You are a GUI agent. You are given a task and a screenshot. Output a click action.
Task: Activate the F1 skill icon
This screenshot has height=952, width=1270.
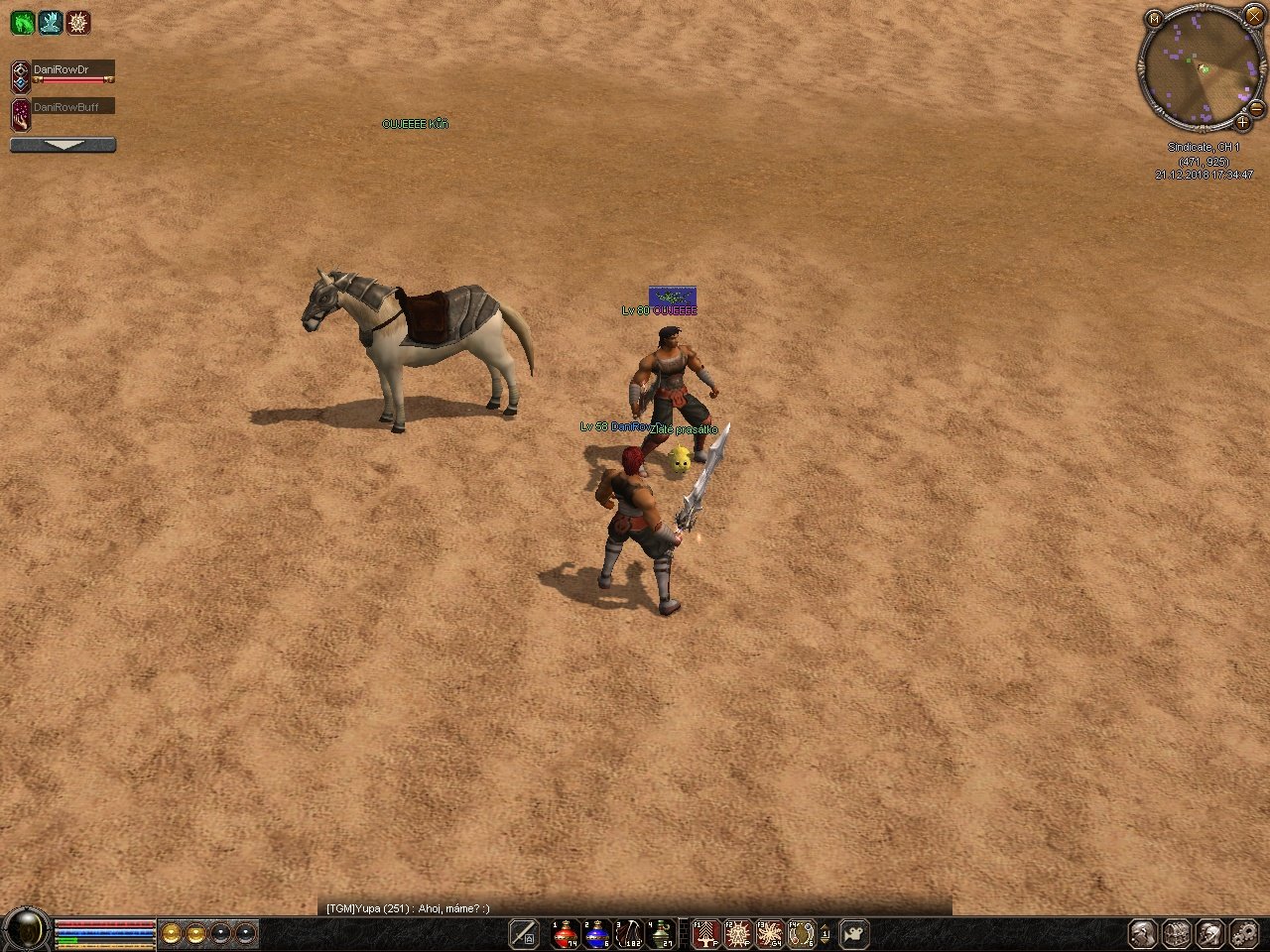tap(705, 933)
